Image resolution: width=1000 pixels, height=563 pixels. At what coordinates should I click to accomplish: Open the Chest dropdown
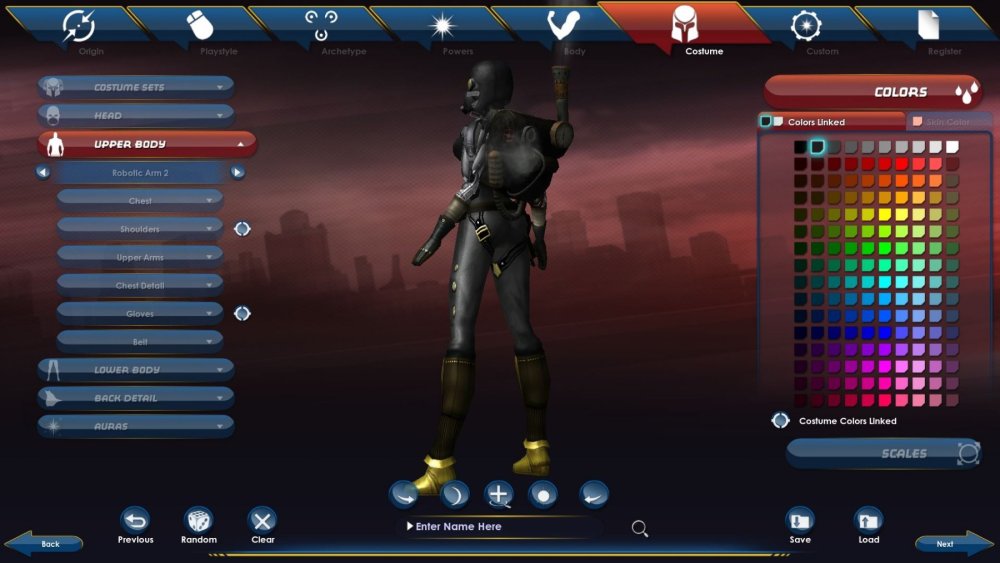(x=140, y=201)
